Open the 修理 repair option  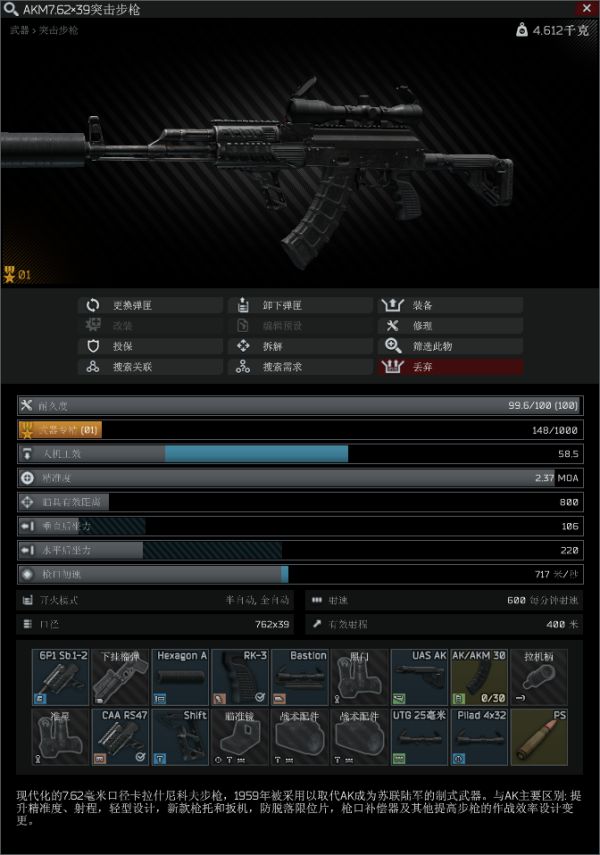click(450, 326)
